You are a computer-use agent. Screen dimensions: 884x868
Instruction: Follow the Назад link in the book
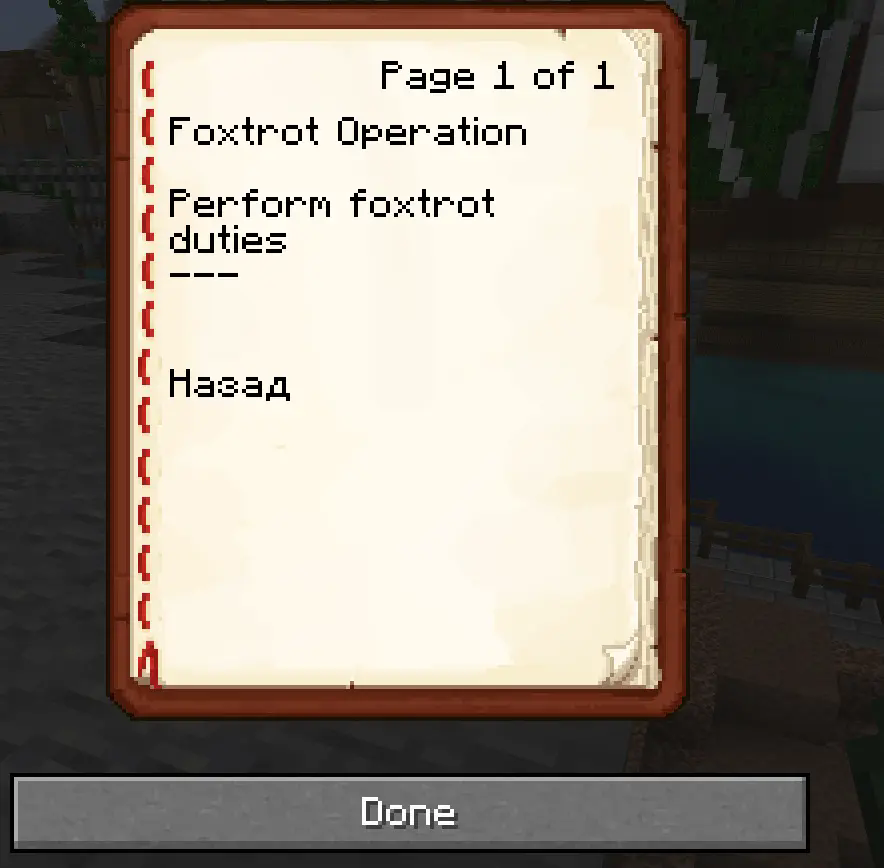tap(229, 384)
